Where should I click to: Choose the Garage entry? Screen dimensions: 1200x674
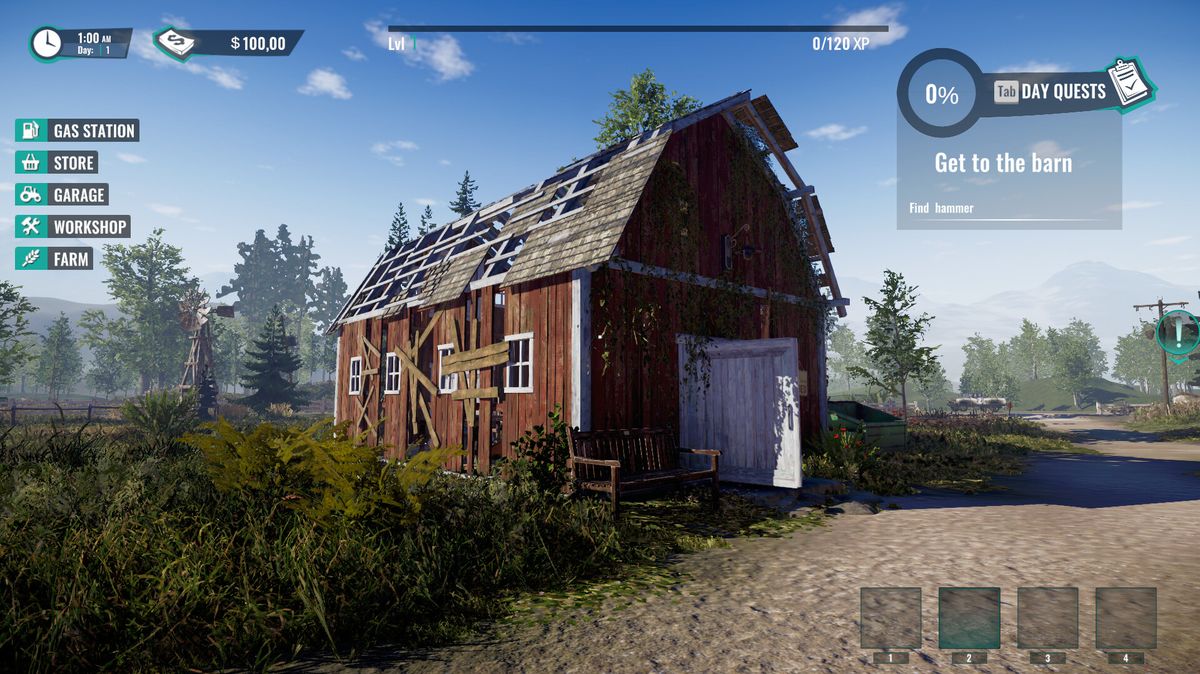(x=62, y=195)
